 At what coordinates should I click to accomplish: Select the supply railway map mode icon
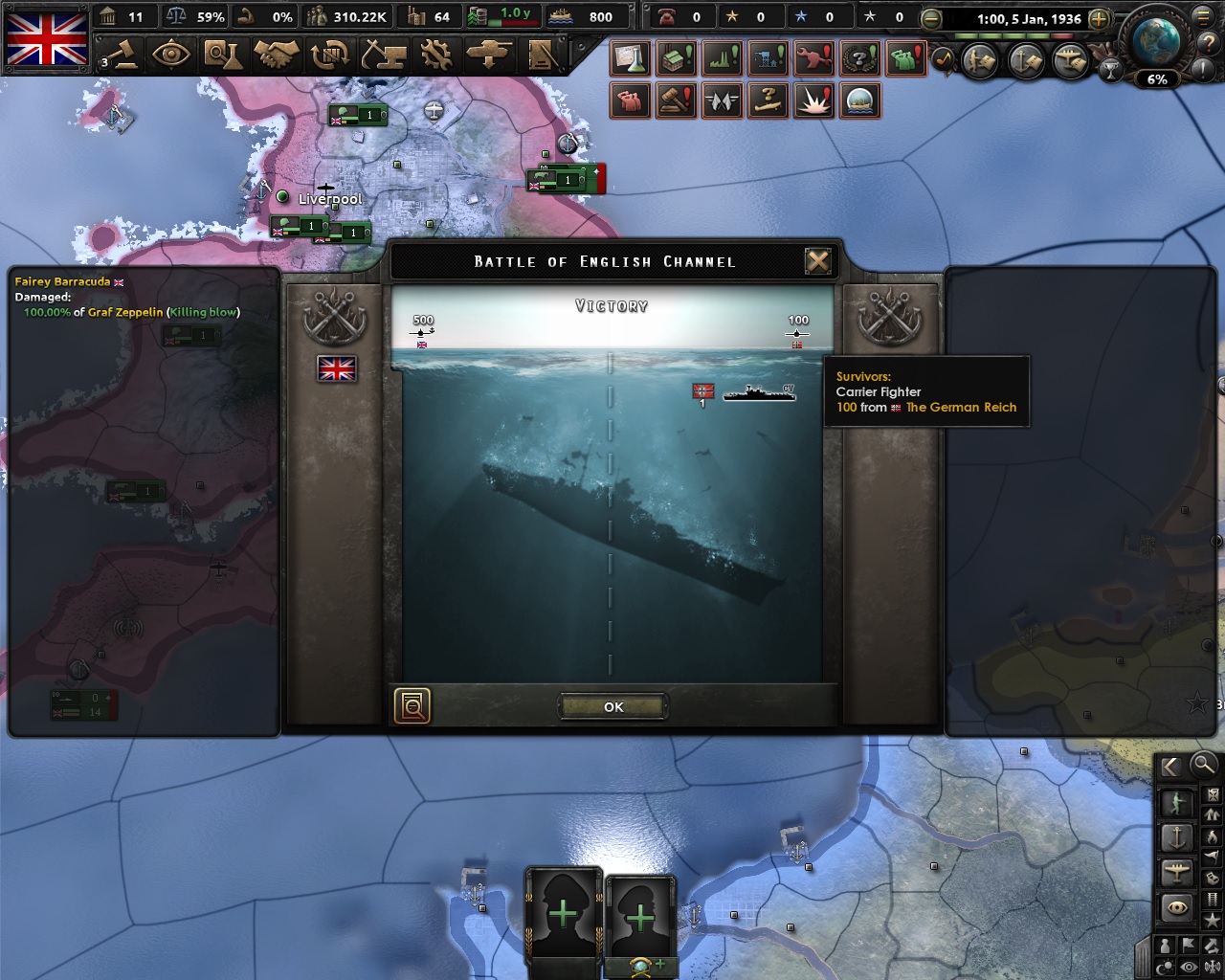[x=1214, y=898]
